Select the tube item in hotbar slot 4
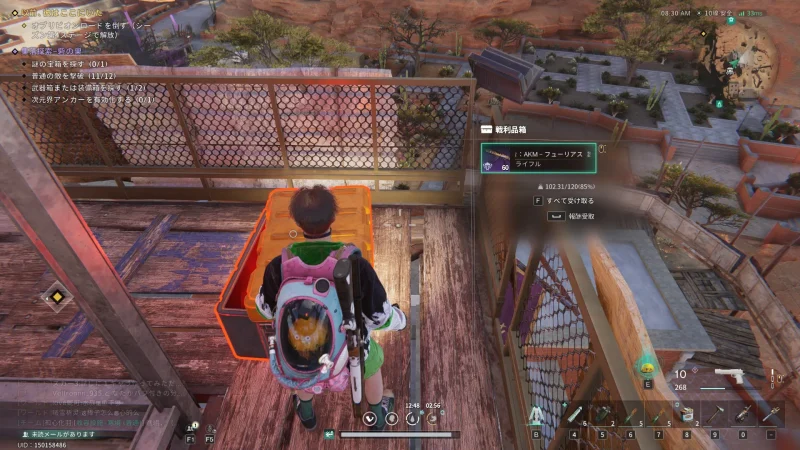 575,414
